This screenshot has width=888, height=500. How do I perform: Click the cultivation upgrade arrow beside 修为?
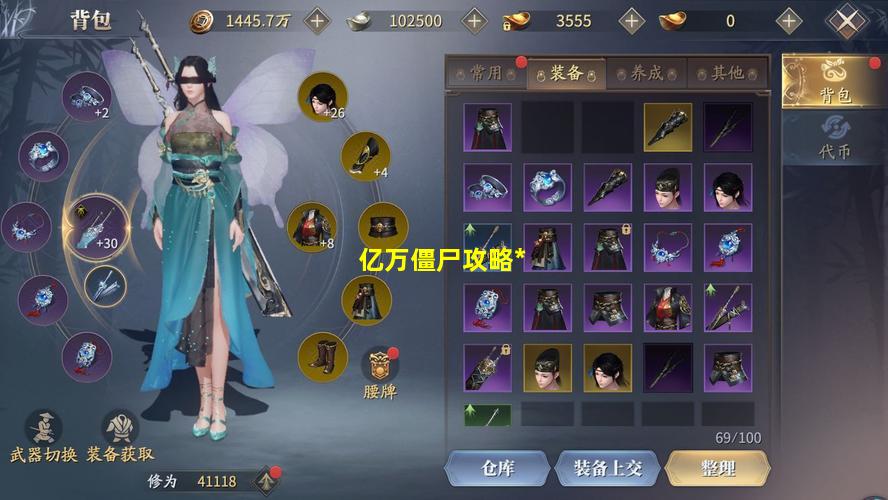point(267,481)
